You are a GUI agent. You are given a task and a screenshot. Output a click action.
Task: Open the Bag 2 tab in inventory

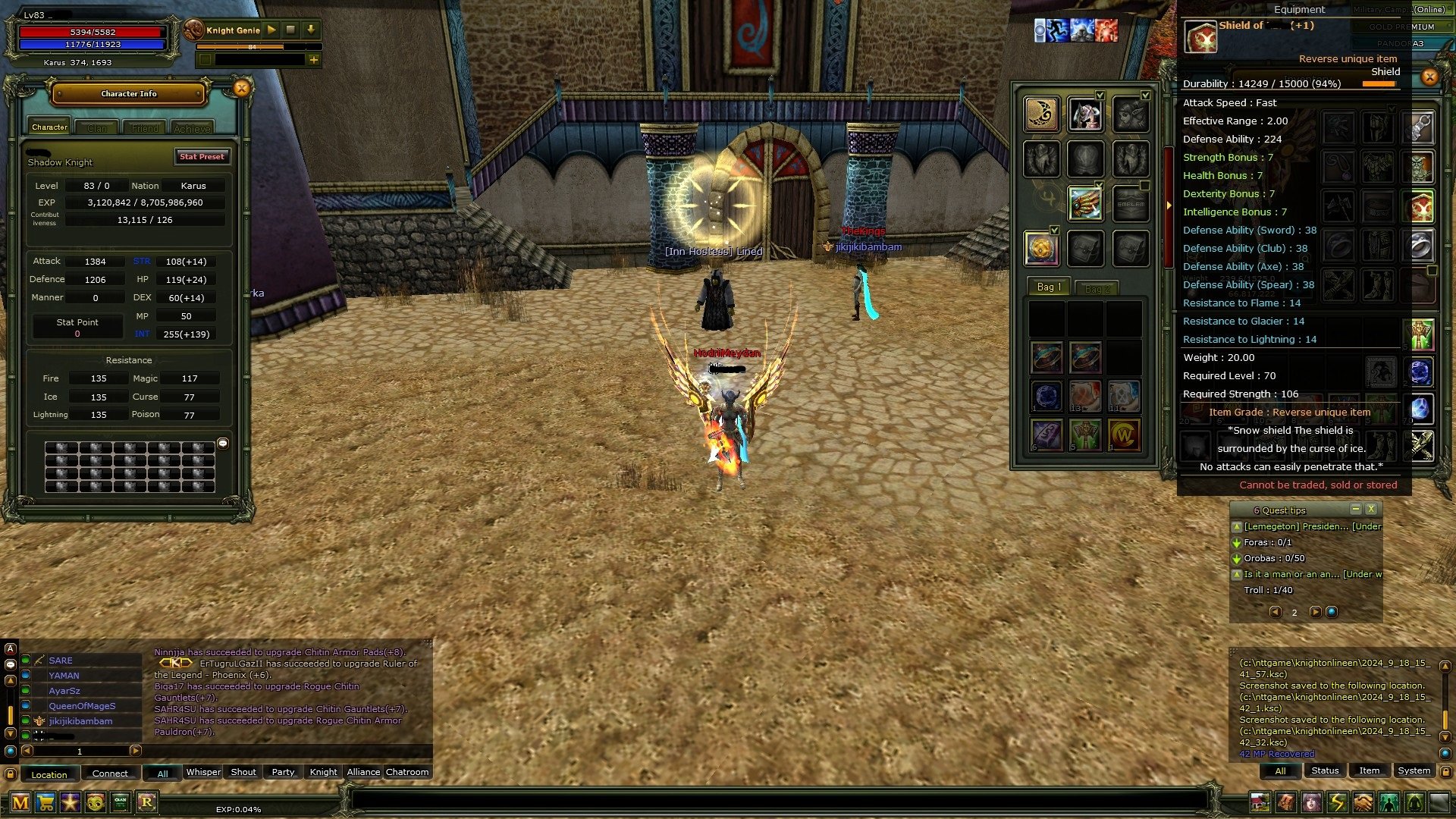click(x=1098, y=288)
